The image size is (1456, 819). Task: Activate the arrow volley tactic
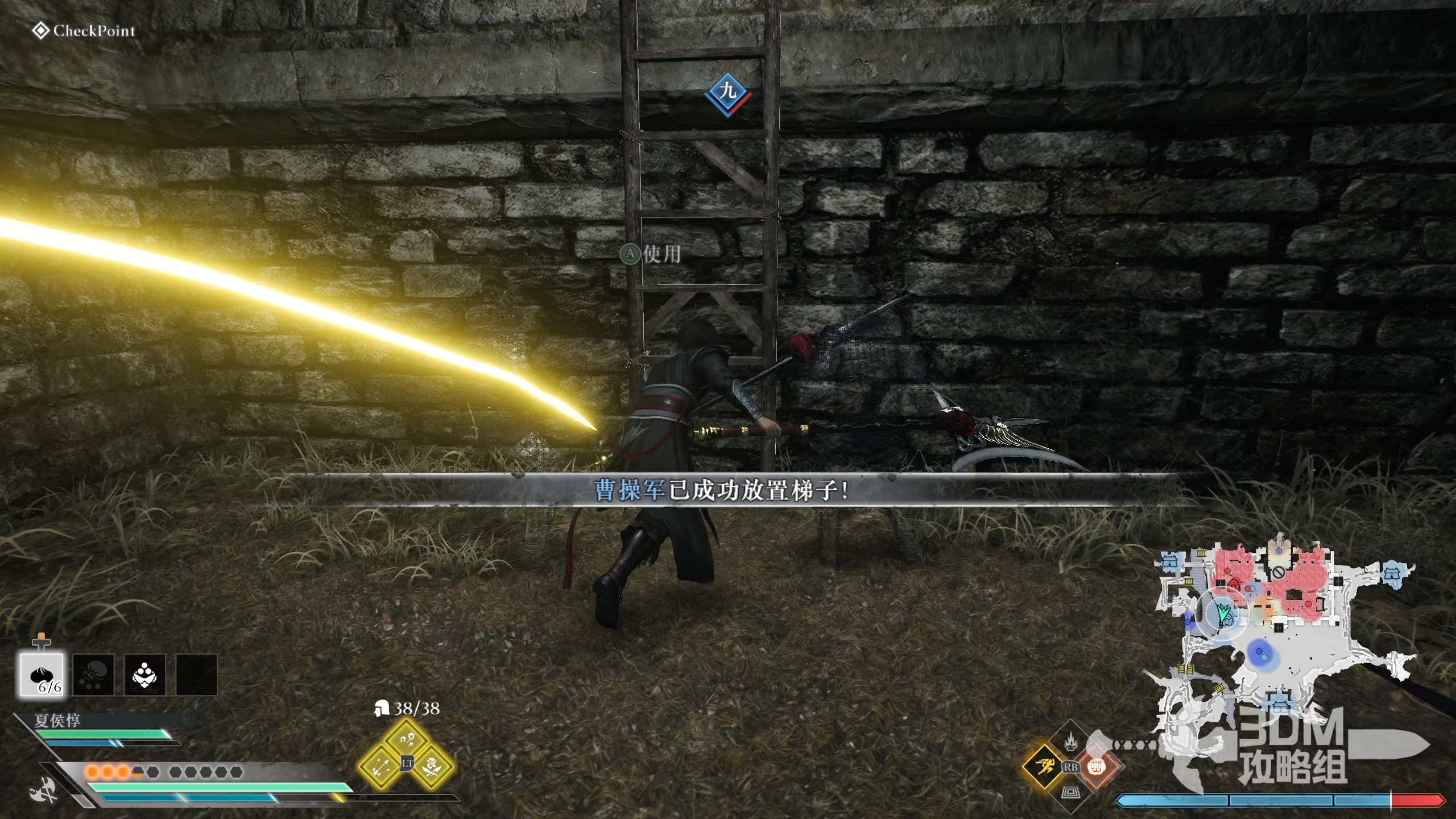[380, 766]
